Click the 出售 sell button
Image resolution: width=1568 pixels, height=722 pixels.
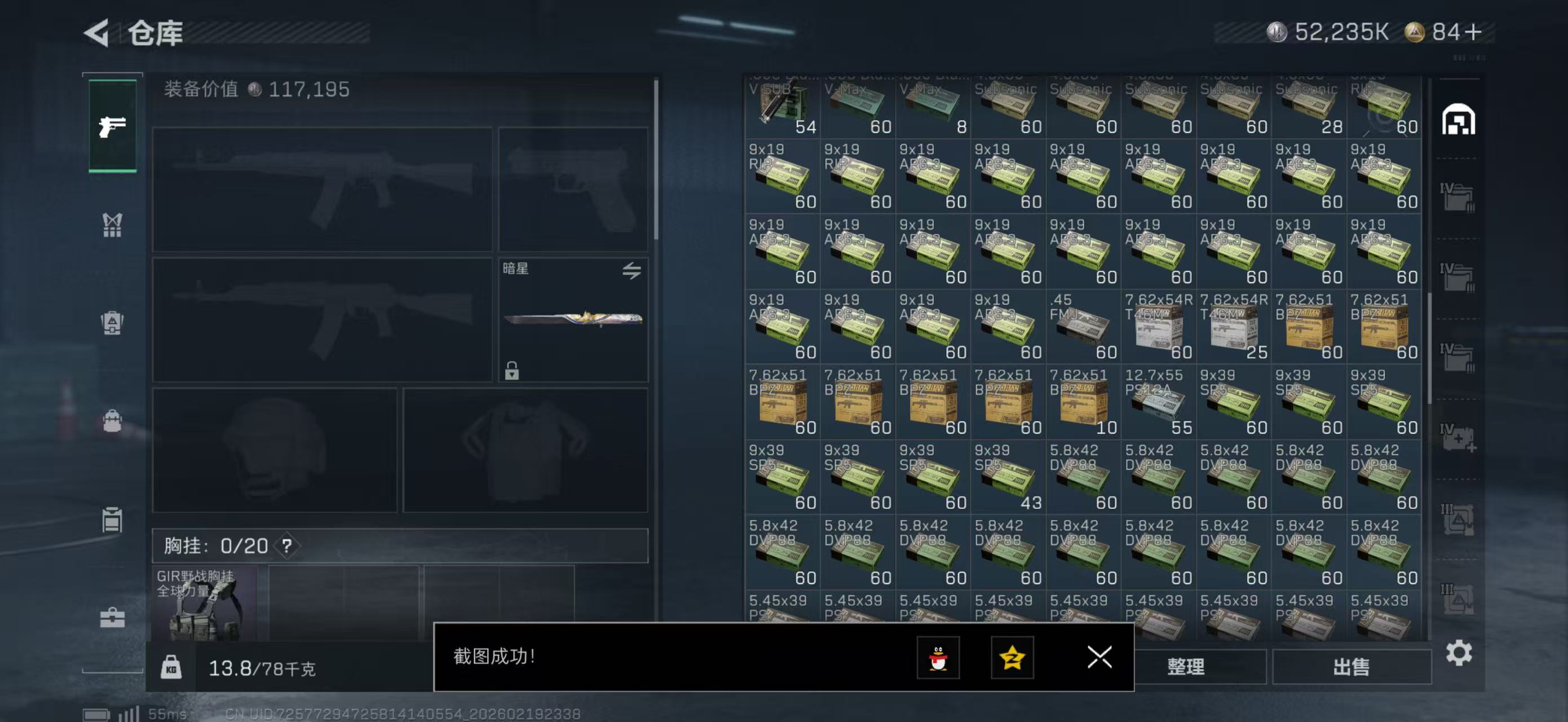click(1353, 666)
